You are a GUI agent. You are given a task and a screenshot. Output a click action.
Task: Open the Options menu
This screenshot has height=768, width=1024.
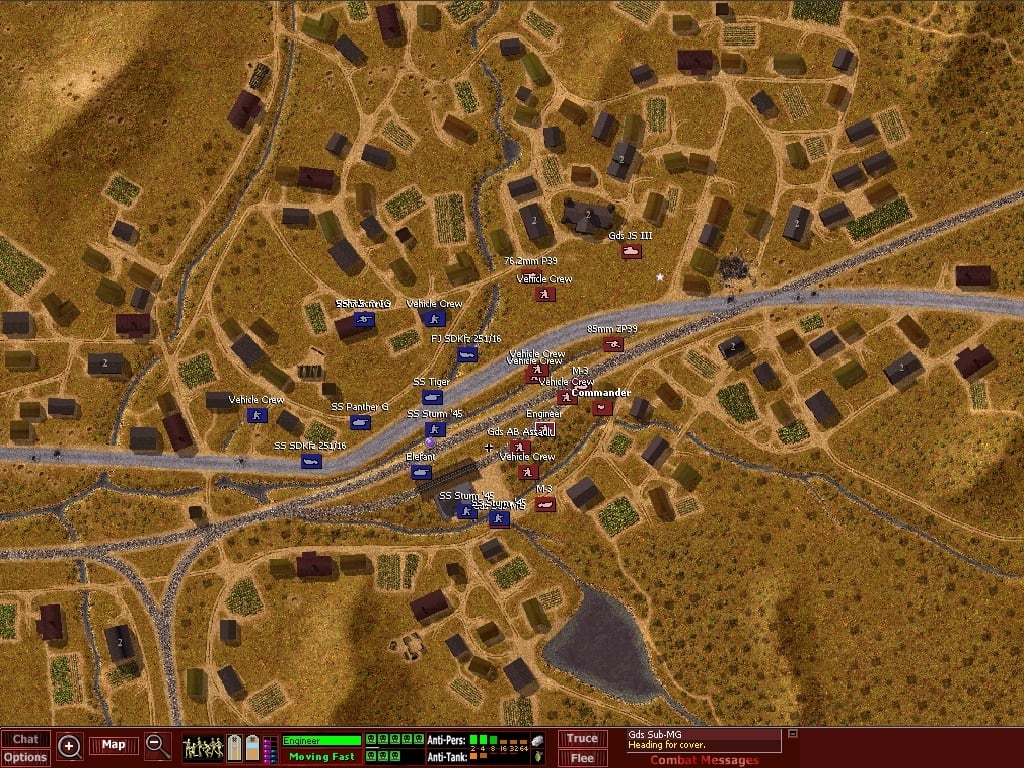click(x=25, y=757)
